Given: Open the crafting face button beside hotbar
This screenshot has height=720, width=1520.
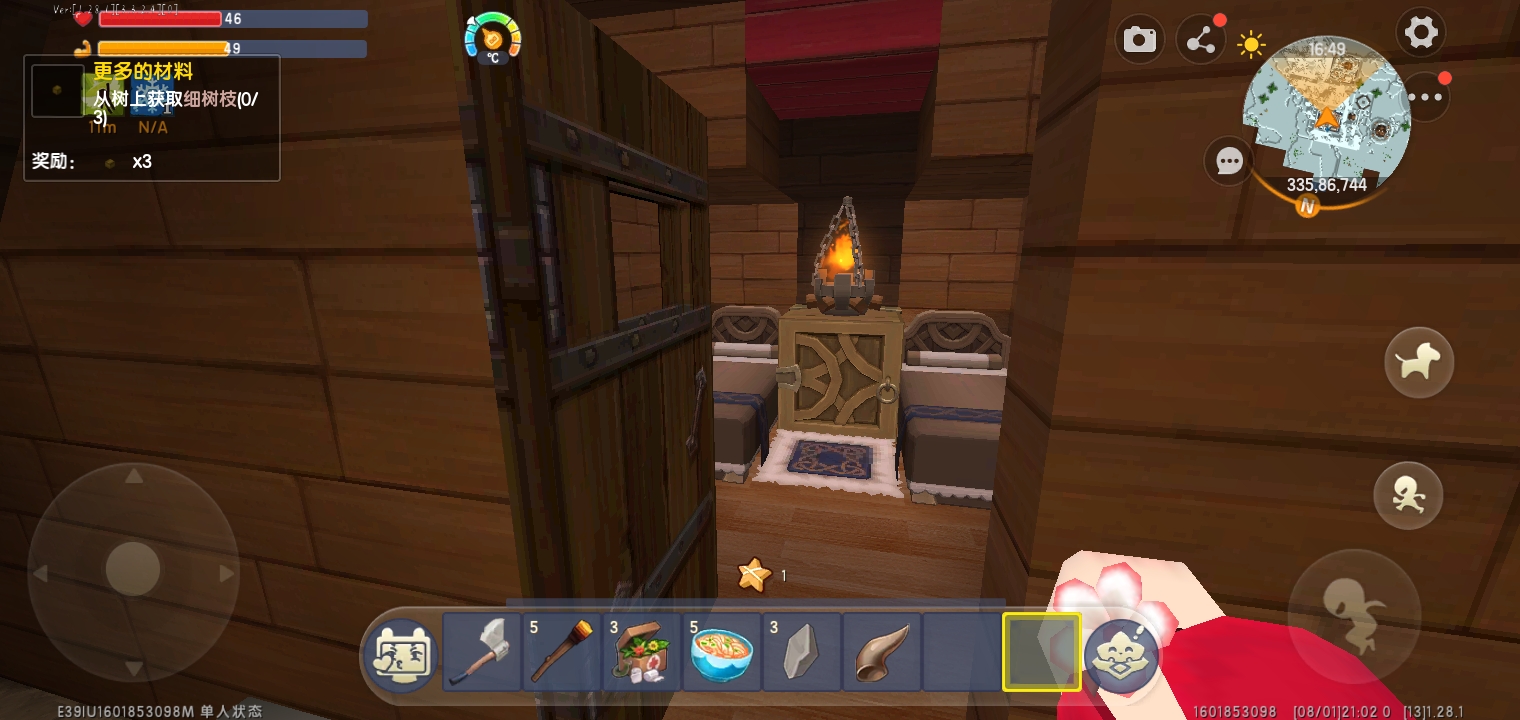Looking at the screenshot, I should click(1122, 656).
